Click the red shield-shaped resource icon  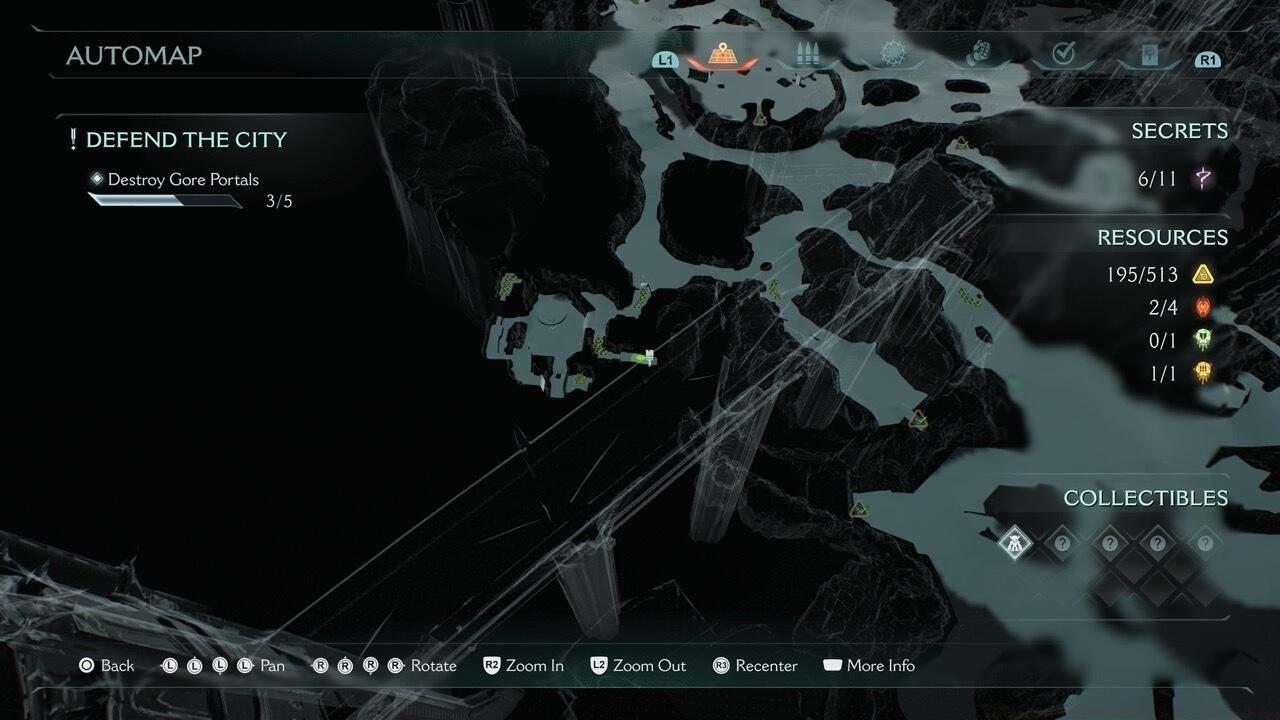(1202, 307)
